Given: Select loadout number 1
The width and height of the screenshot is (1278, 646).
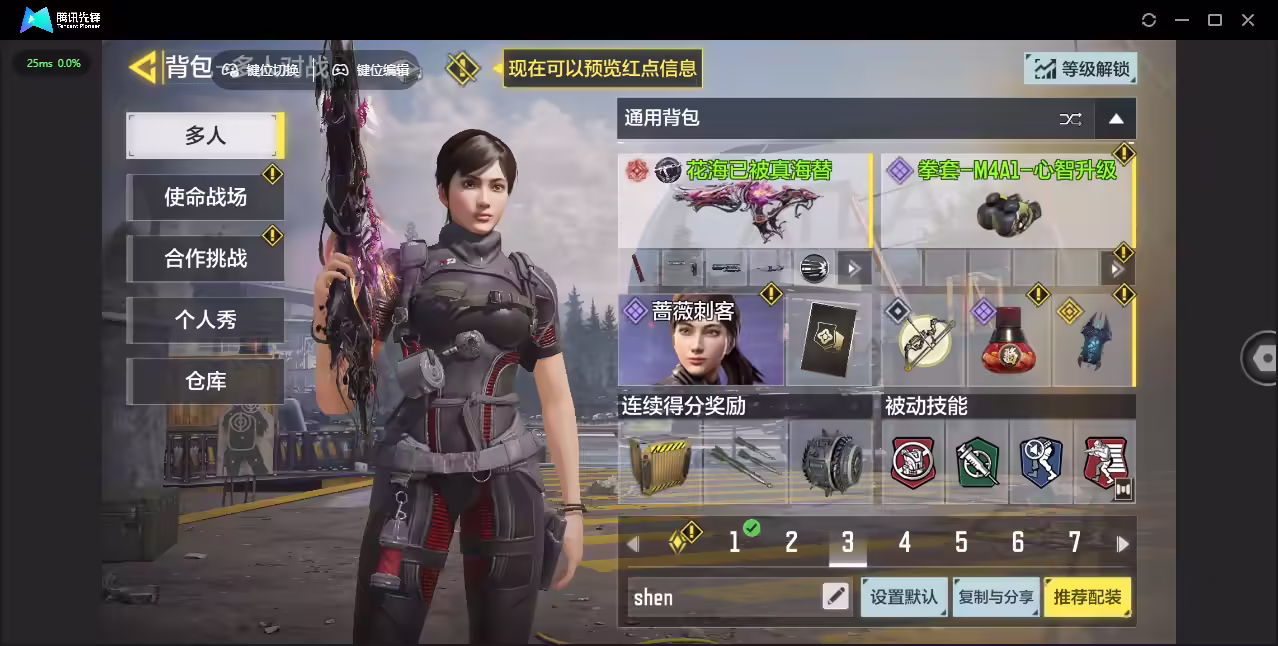Looking at the screenshot, I should (735, 543).
